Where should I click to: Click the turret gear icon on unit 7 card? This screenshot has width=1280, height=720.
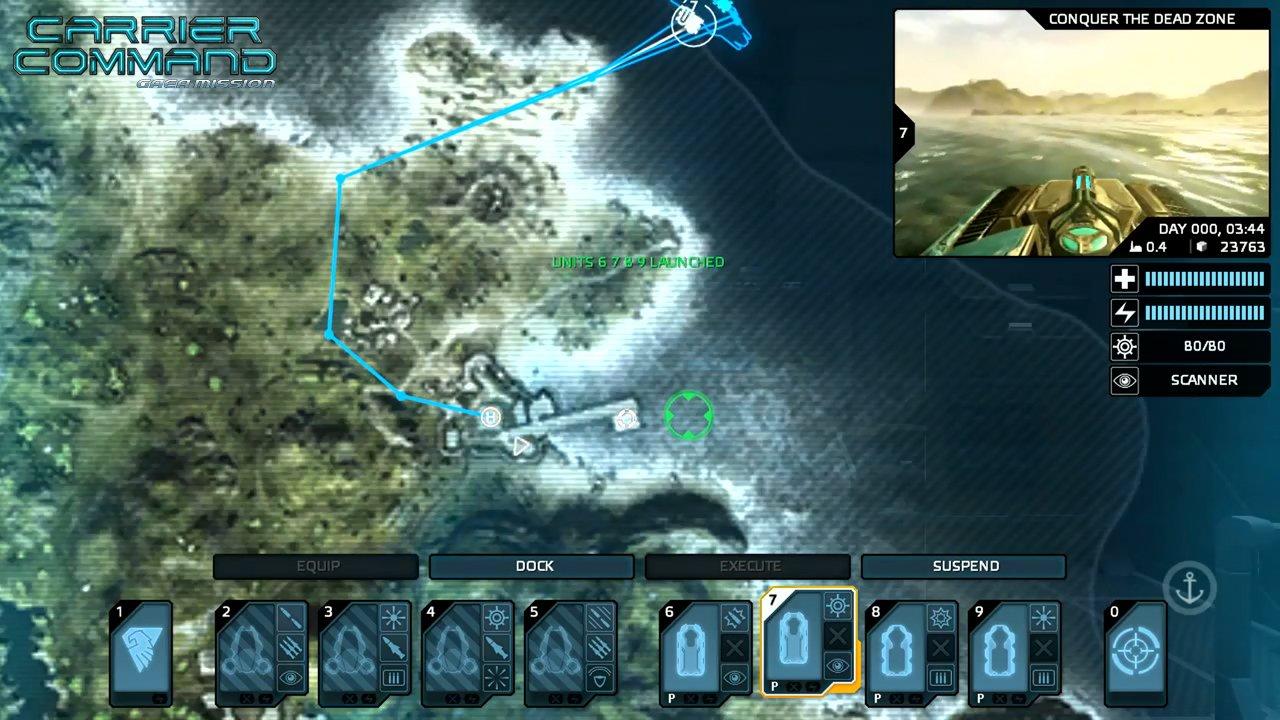(836, 604)
